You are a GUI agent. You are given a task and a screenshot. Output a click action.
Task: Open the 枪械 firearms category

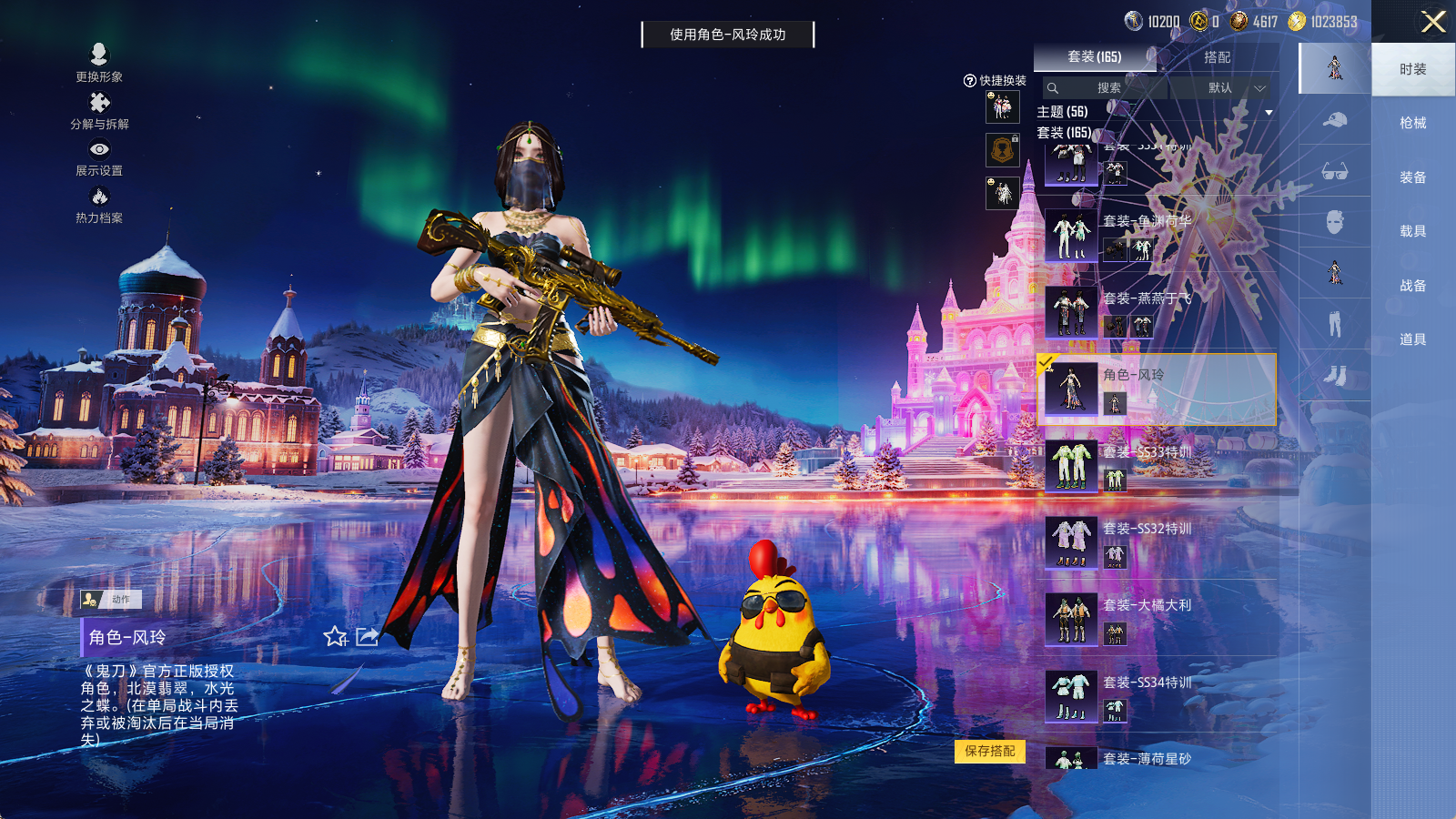(1412, 123)
